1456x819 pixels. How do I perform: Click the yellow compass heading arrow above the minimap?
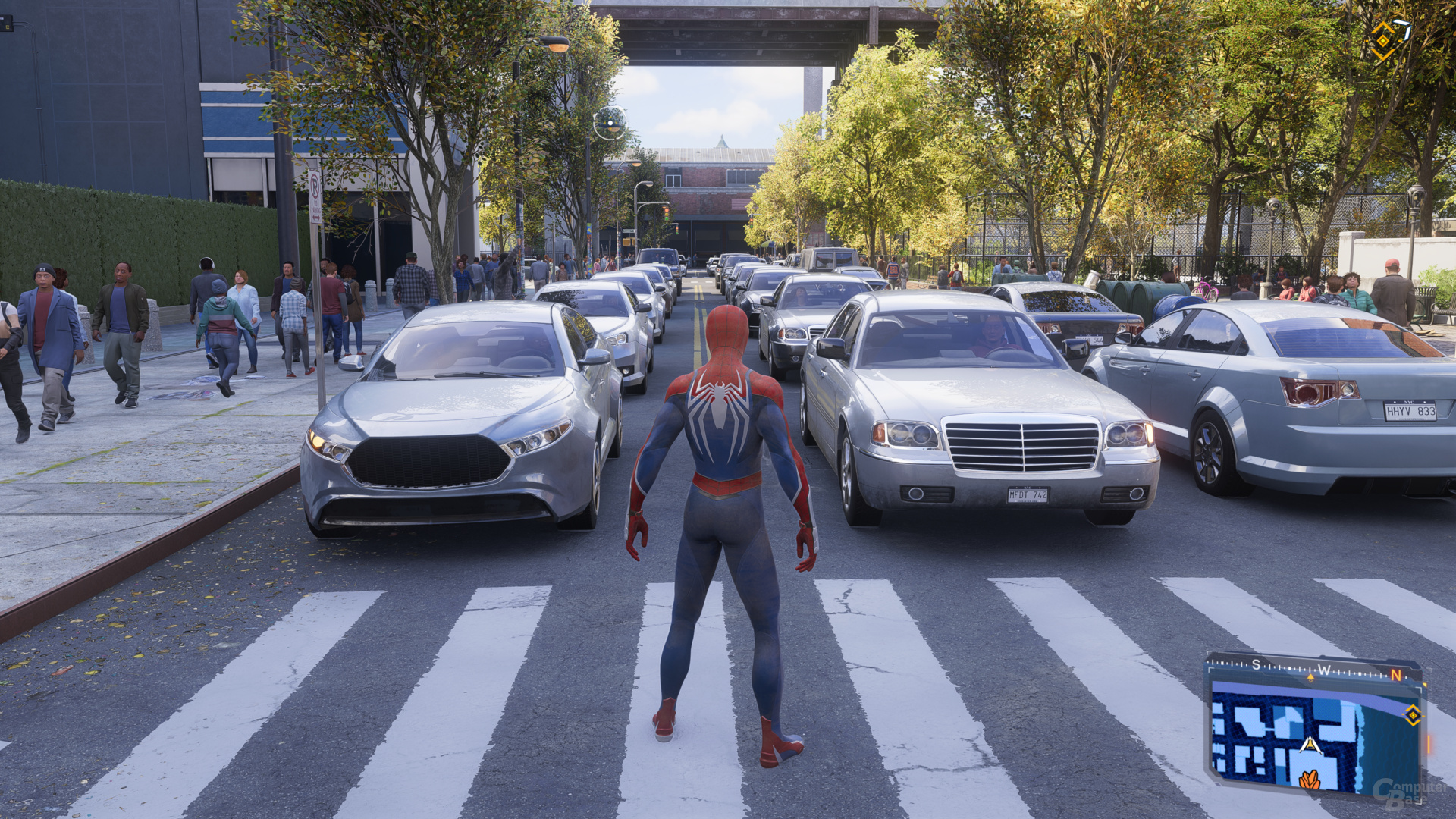(1311, 677)
